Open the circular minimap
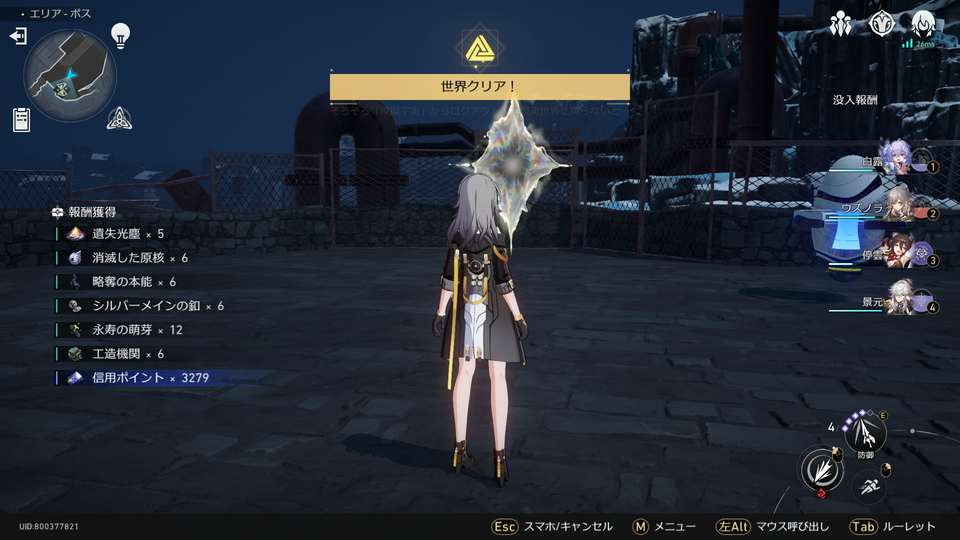This screenshot has height=540, width=960. point(71,76)
